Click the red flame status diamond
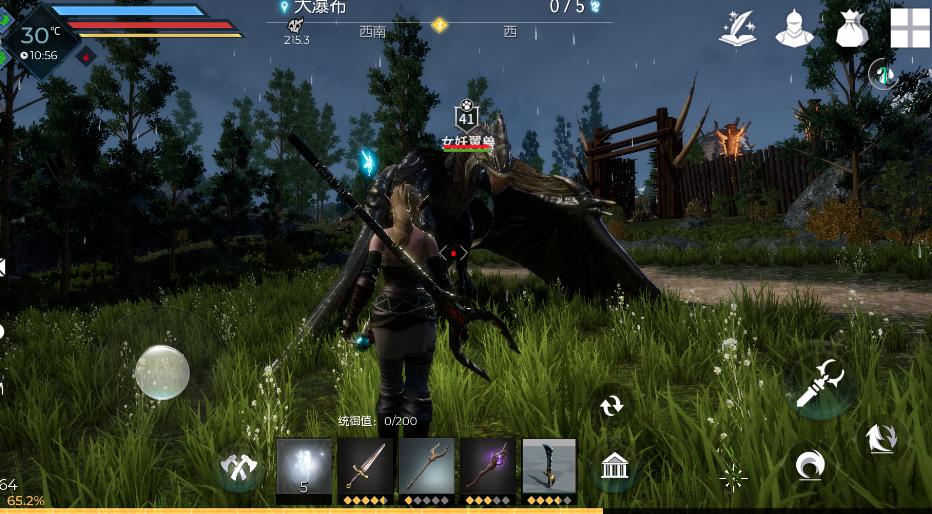The height and width of the screenshot is (514, 932). 87,55
